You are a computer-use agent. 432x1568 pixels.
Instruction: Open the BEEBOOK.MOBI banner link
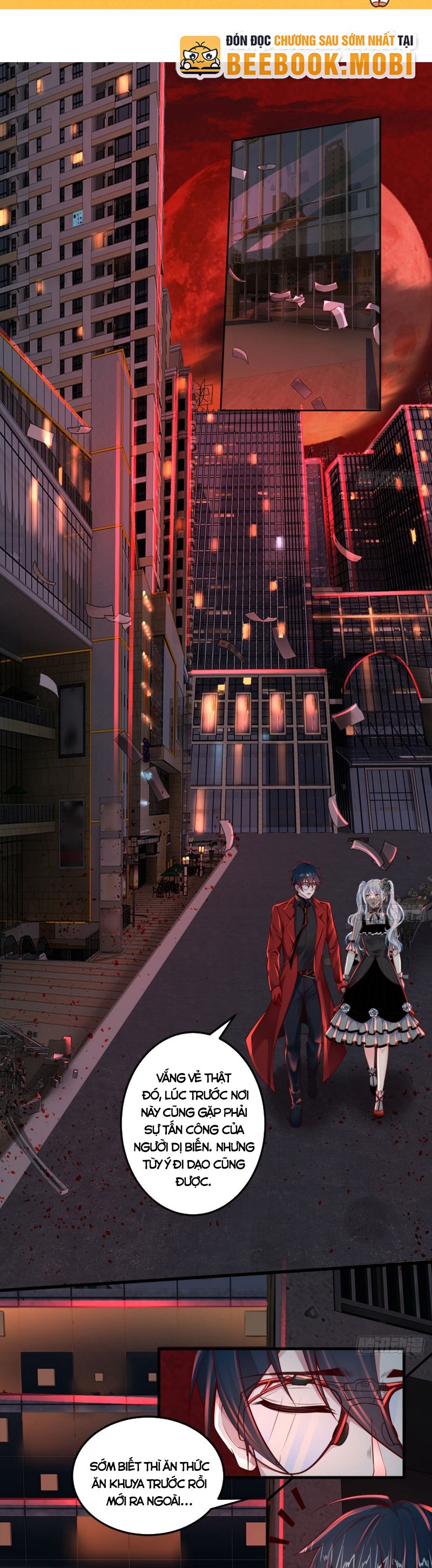click(298, 56)
